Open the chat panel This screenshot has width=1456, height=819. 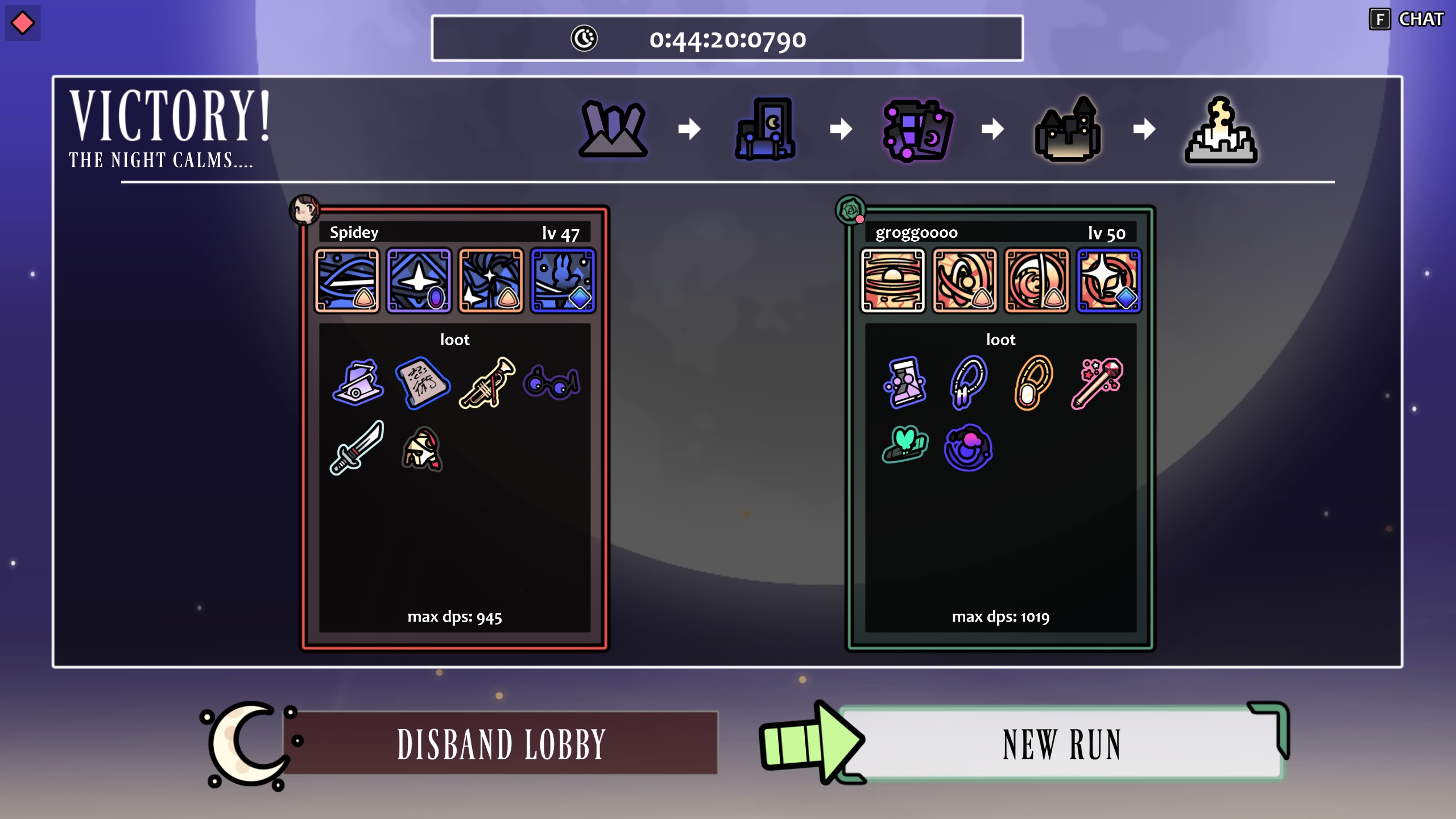[1407, 19]
